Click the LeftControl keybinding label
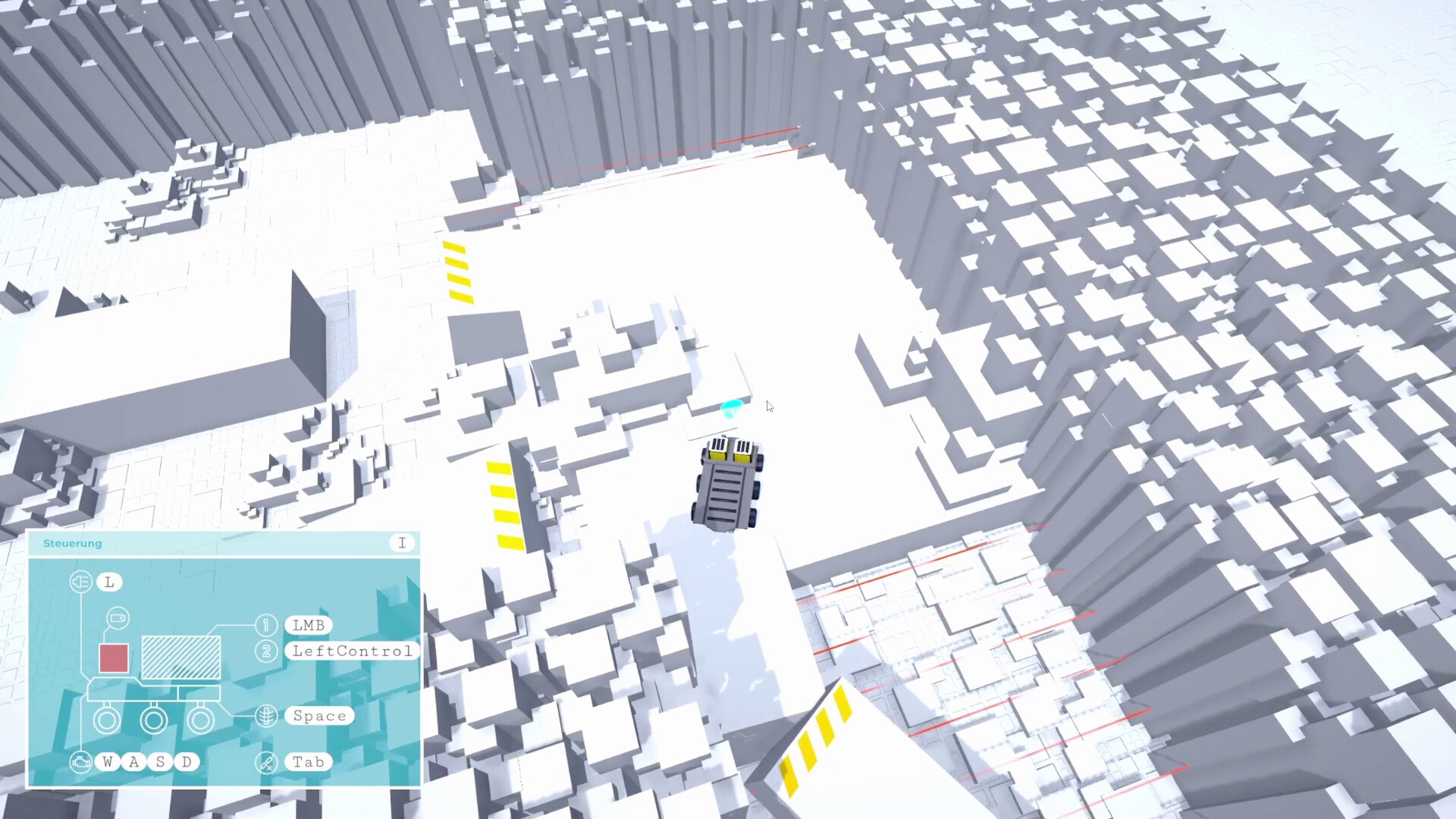This screenshot has width=1456, height=819. (x=351, y=651)
